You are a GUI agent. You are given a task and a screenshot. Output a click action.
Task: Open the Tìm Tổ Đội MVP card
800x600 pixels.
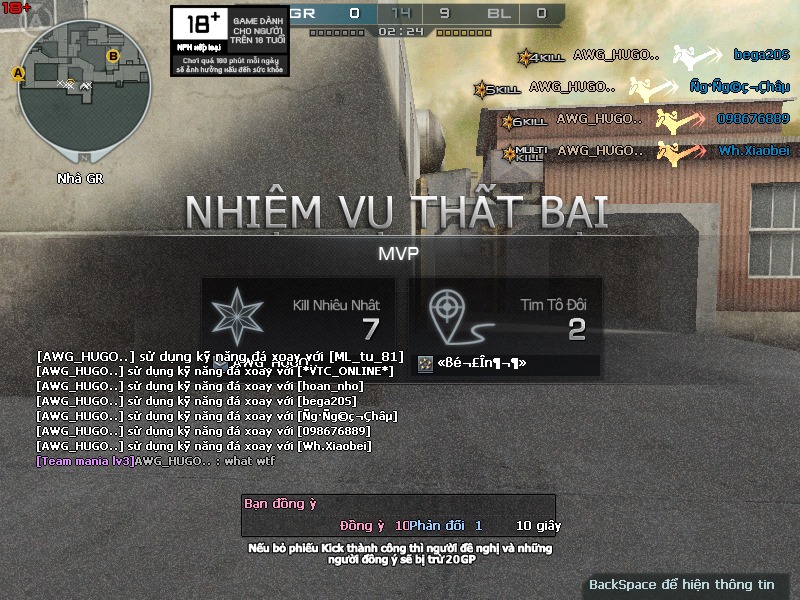coord(505,317)
